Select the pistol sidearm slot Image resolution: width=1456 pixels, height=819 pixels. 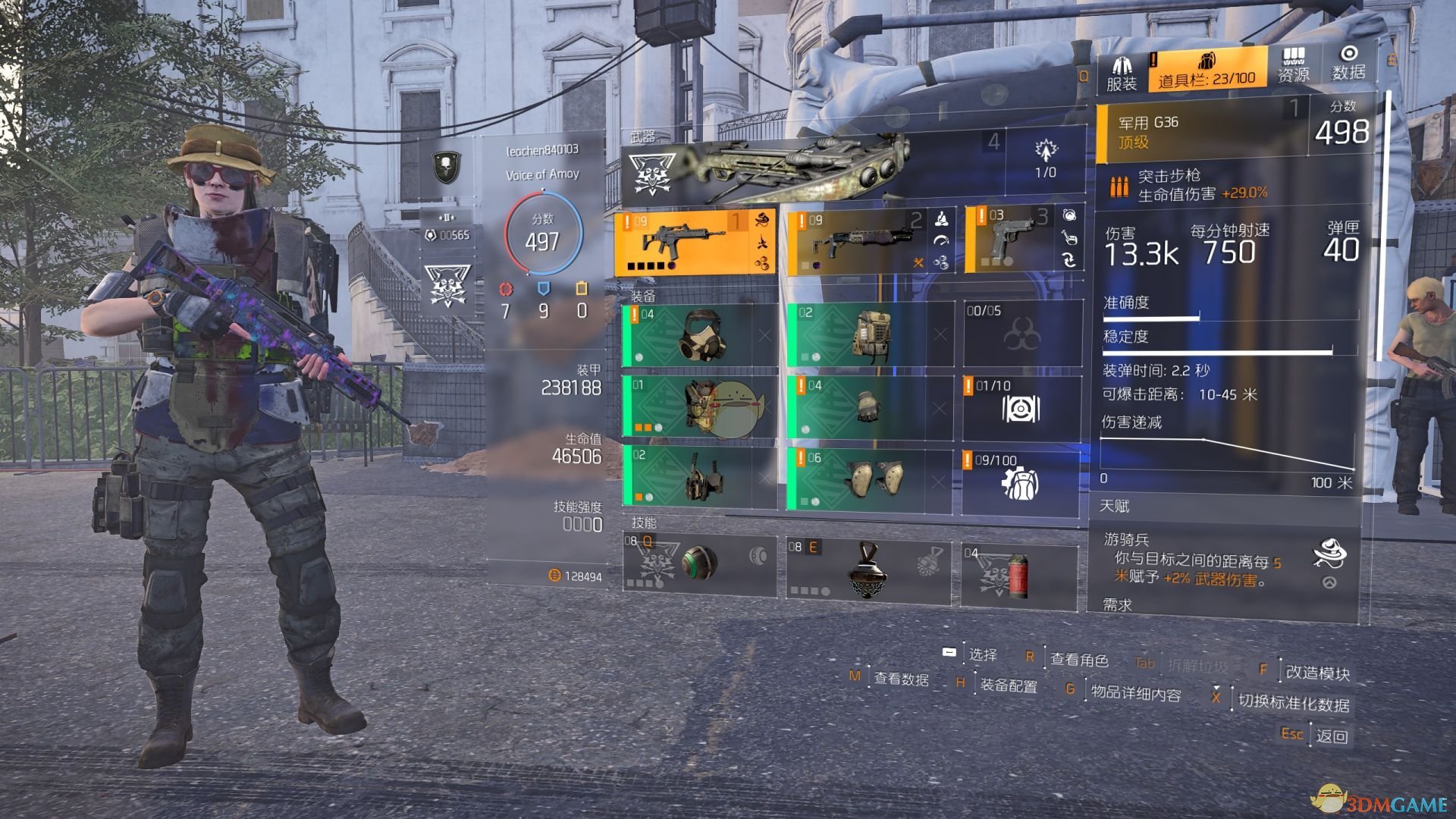tap(1024, 240)
